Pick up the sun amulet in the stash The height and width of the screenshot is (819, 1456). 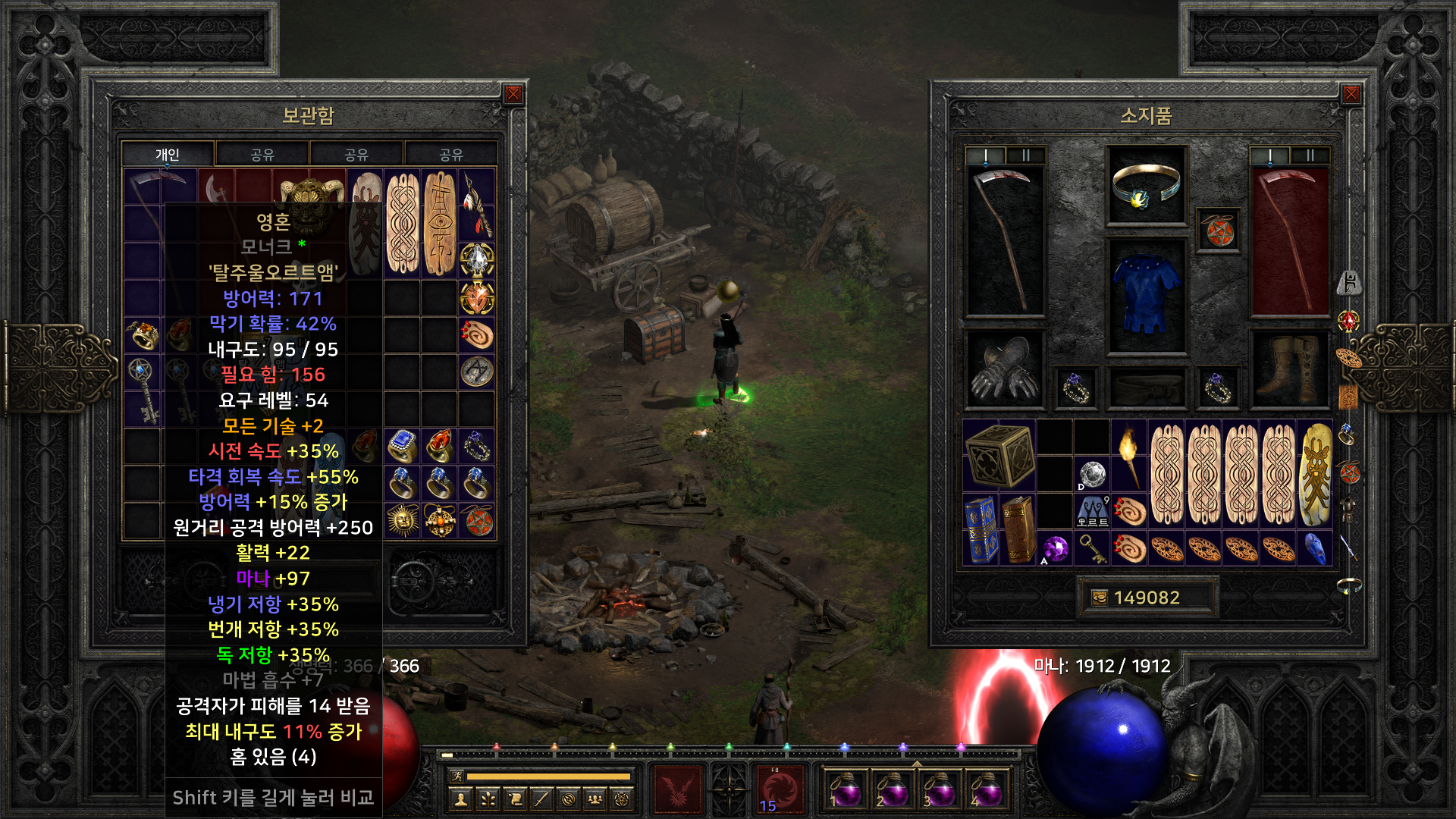click(403, 521)
